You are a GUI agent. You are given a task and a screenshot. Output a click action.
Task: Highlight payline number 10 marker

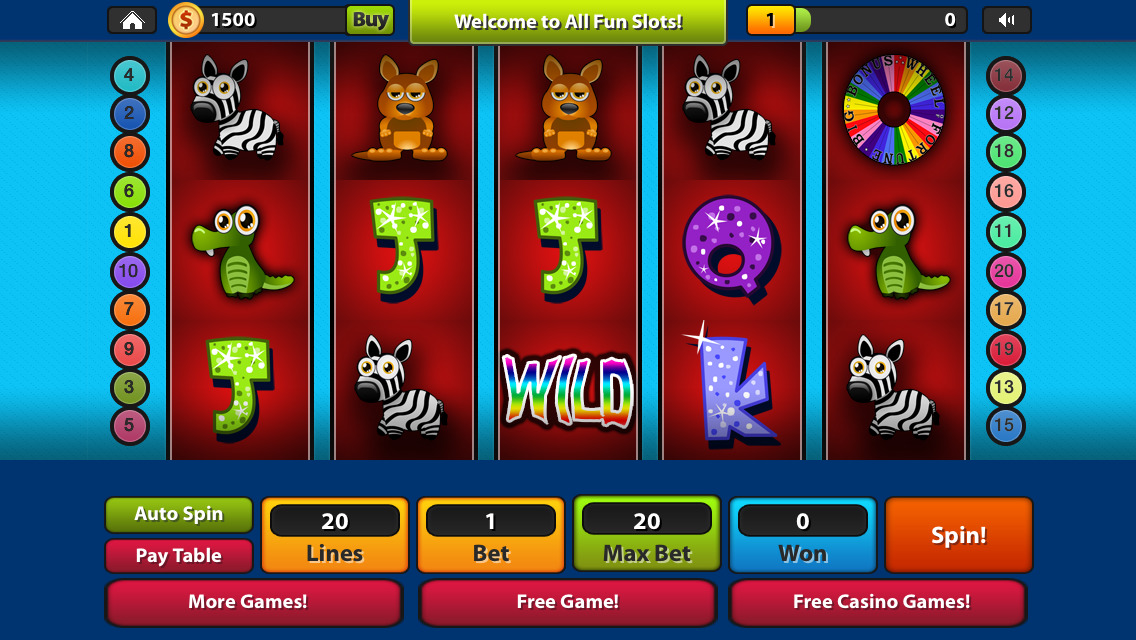click(x=129, y=271)
